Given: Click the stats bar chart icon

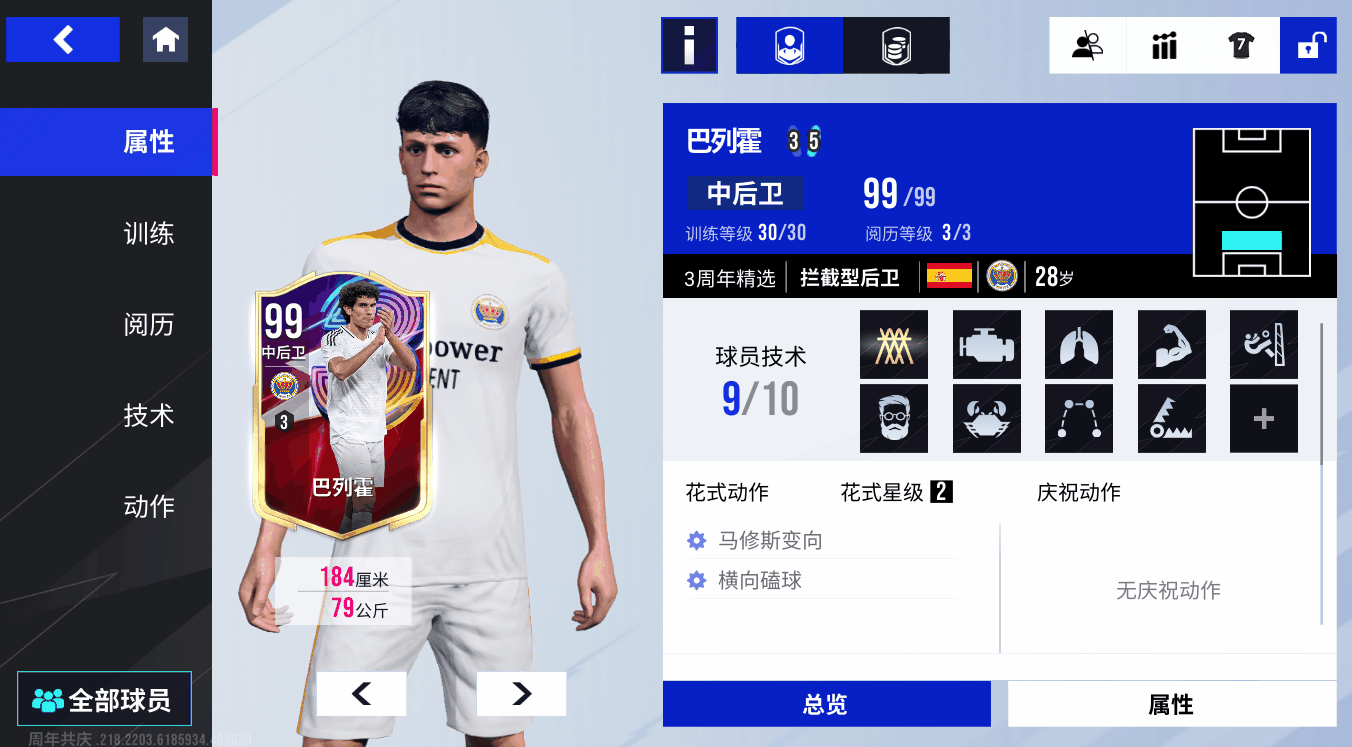Looking at the screenshot, I should (x=1164, y=46).
